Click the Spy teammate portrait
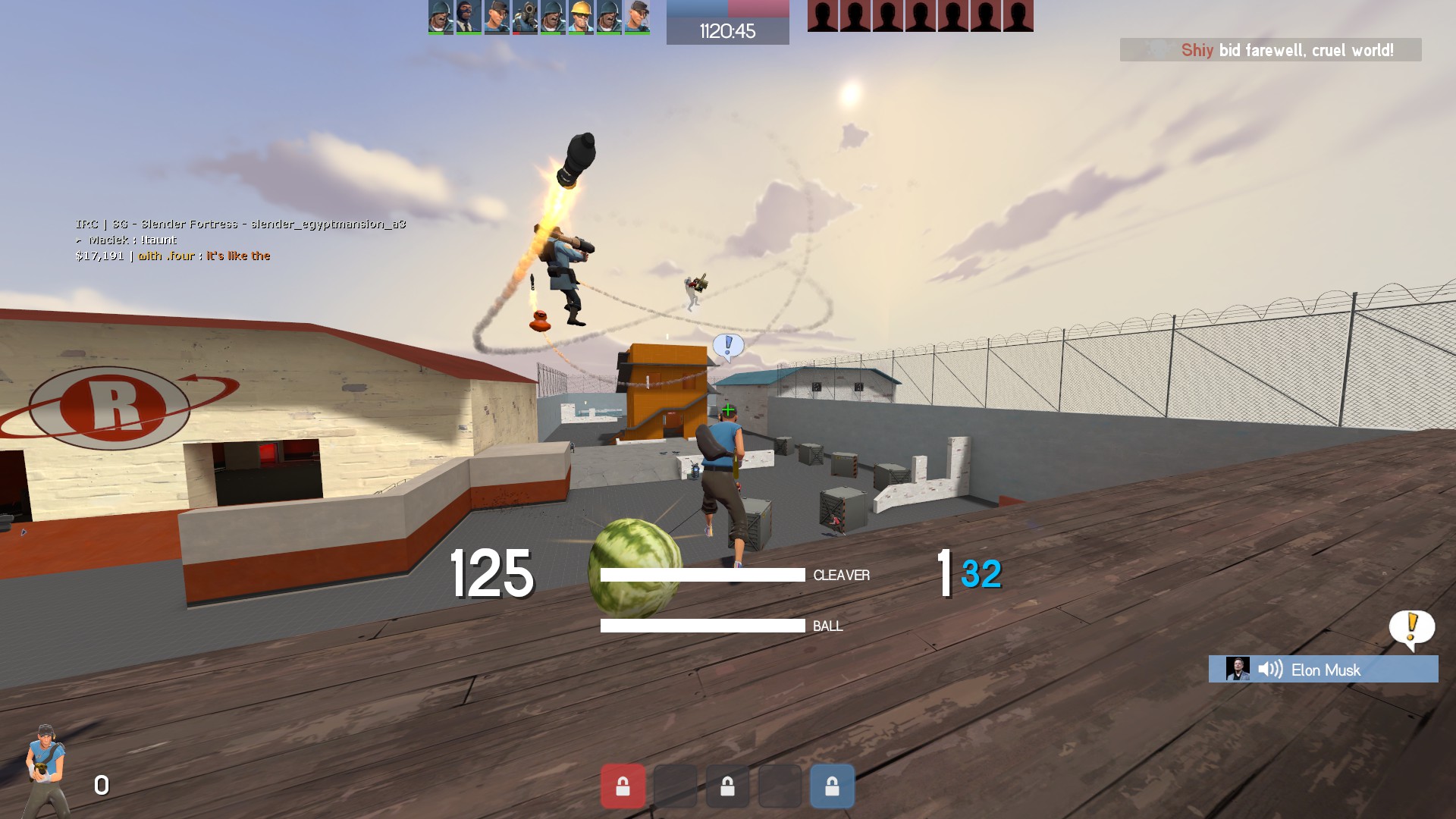The height and width of the screenshot is (819, 1456). click(x=469, y=16)
